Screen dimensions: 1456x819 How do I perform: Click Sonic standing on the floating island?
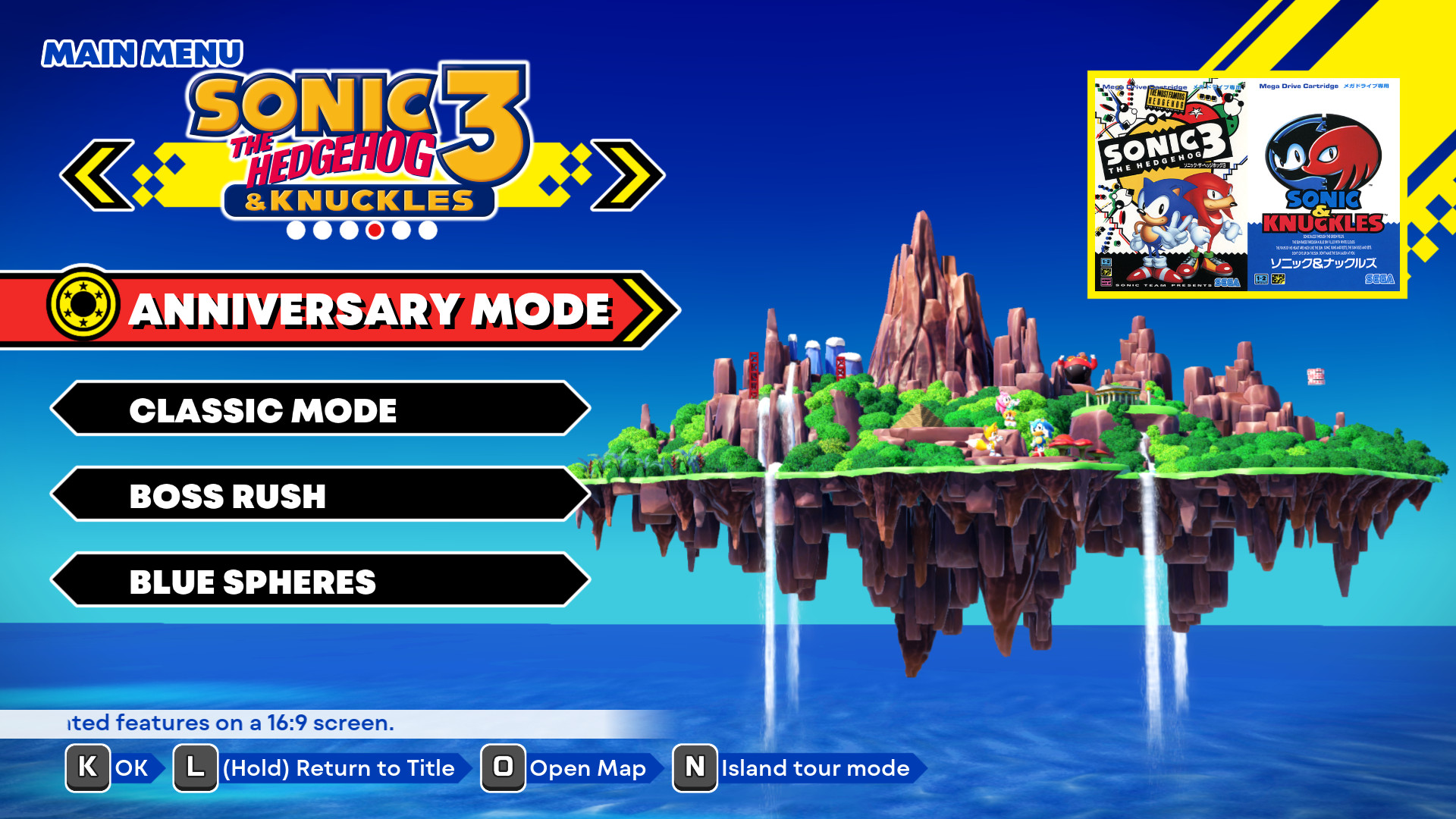point(1039,437)
